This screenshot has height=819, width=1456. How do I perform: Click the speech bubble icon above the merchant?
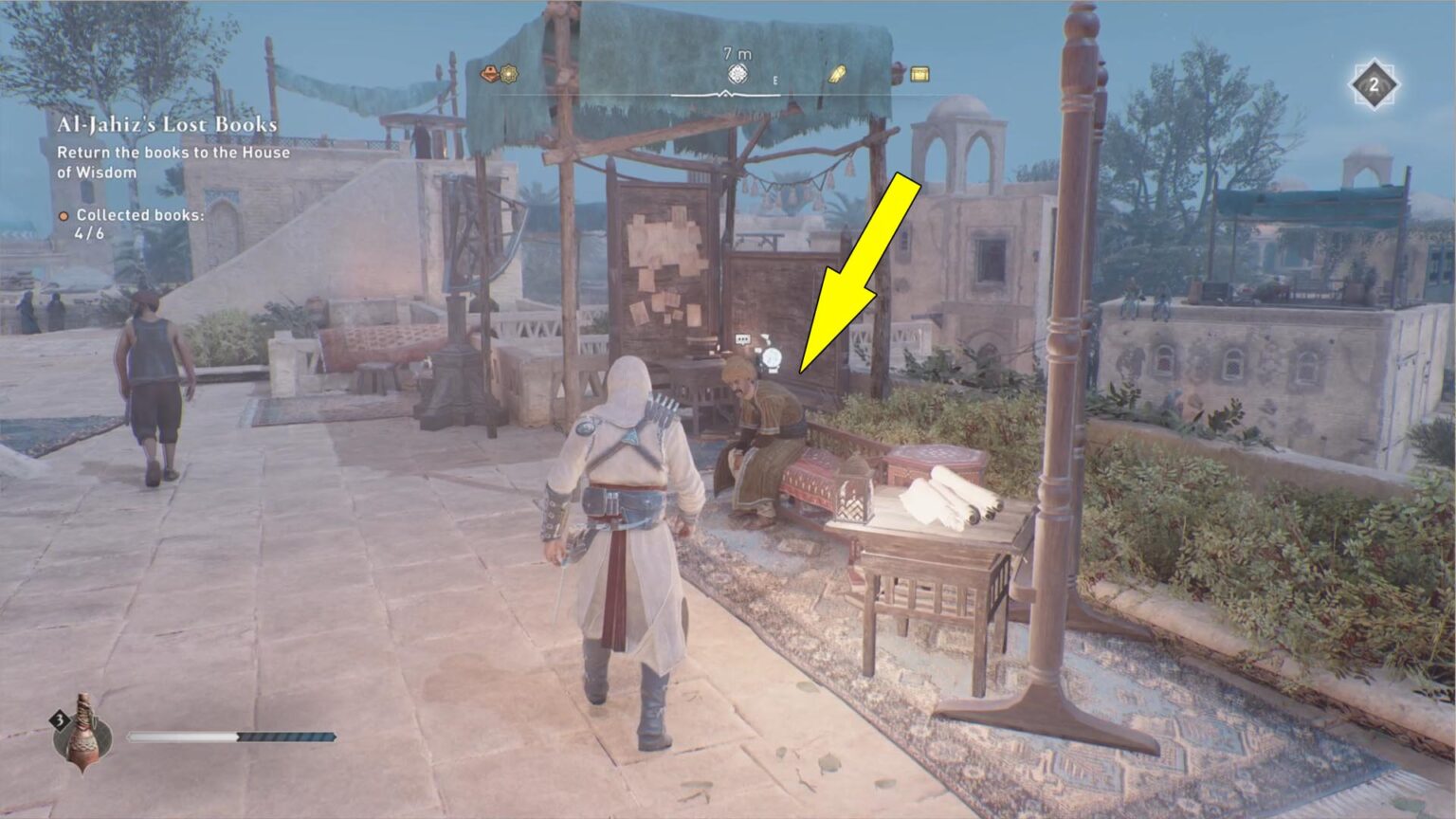(x=743, y=338)
